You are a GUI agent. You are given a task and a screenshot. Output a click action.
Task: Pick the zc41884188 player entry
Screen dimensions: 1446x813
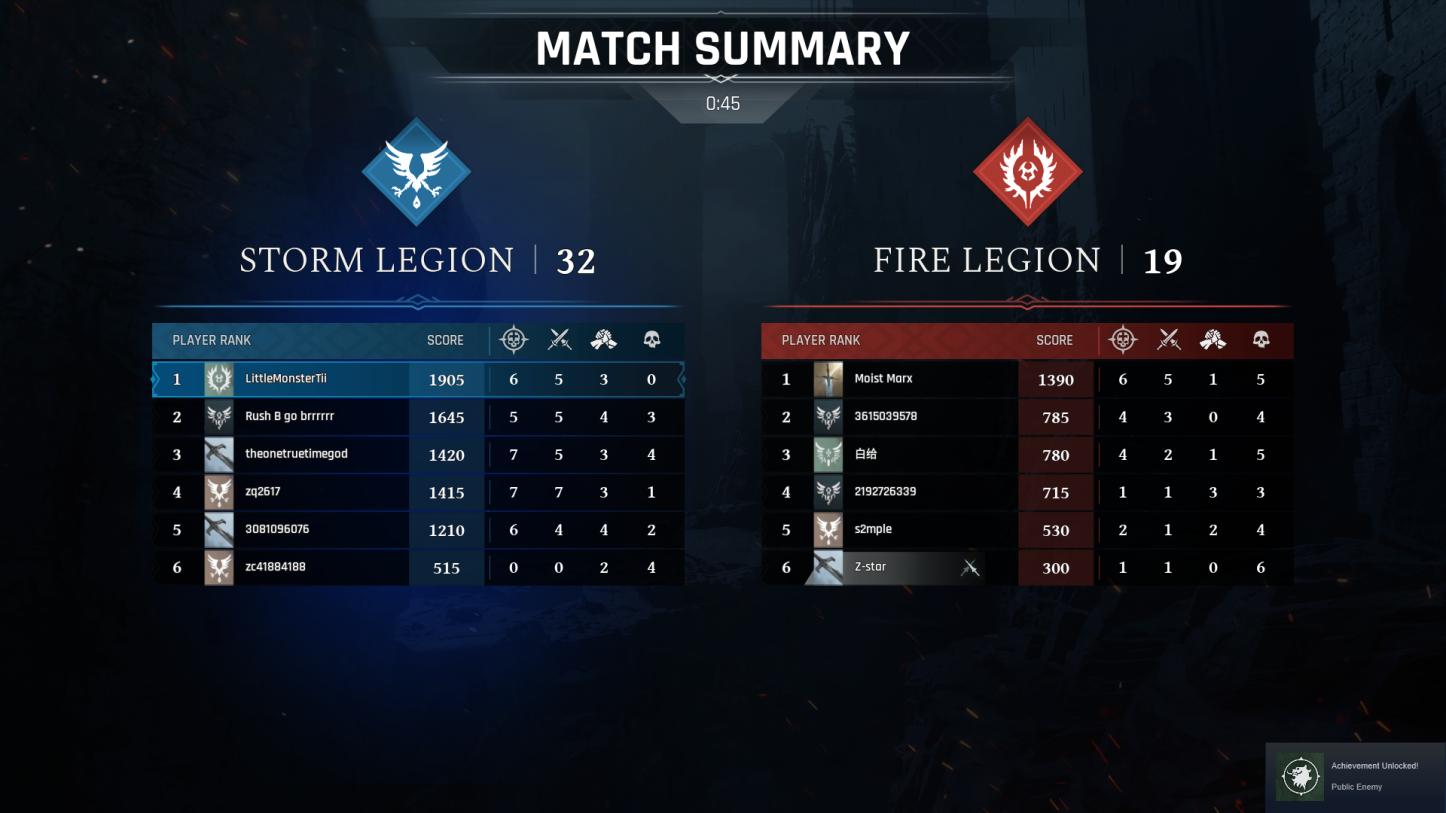coord(418,568)
